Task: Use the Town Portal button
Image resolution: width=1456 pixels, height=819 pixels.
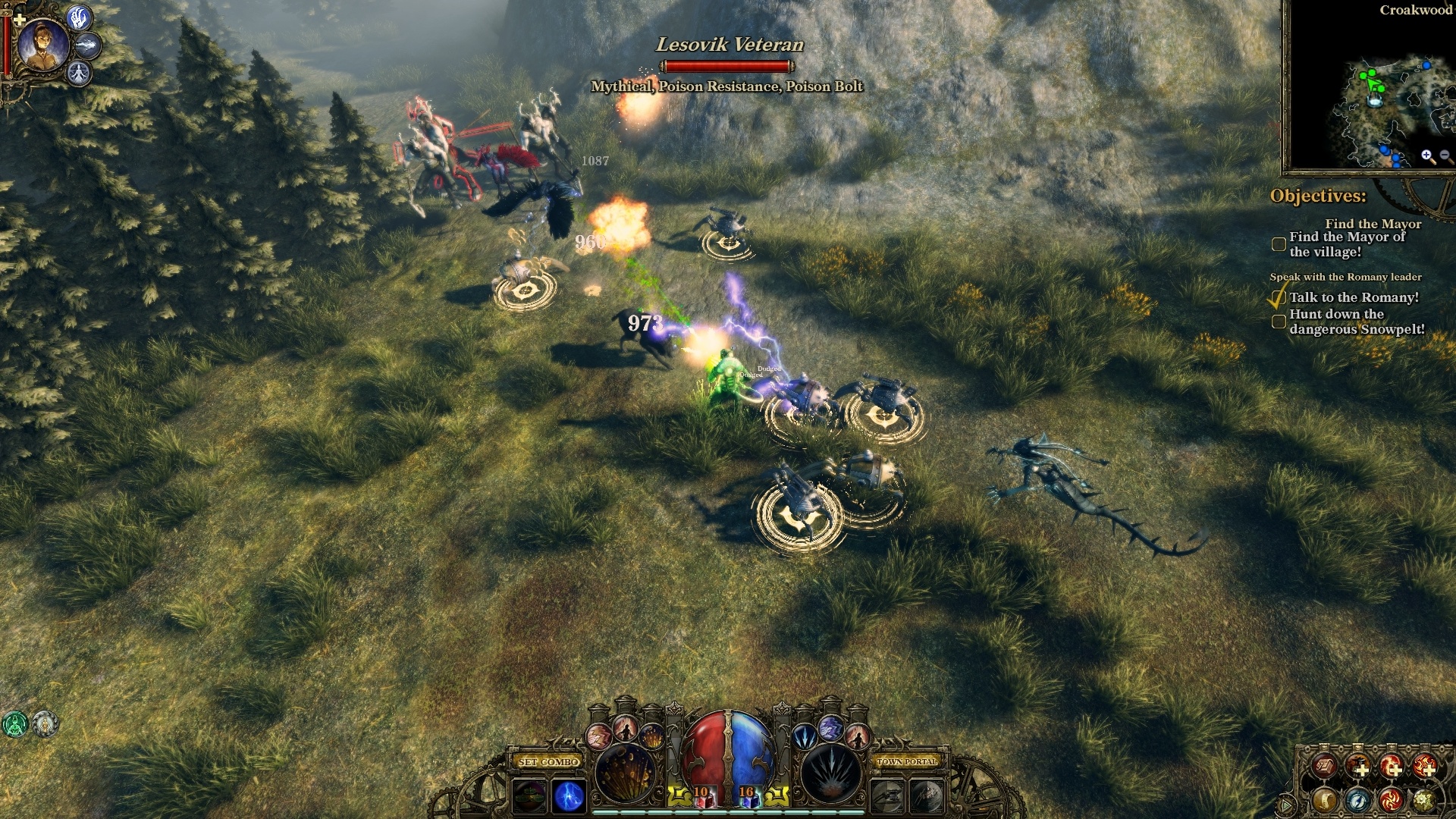Action: pos(907,761)
